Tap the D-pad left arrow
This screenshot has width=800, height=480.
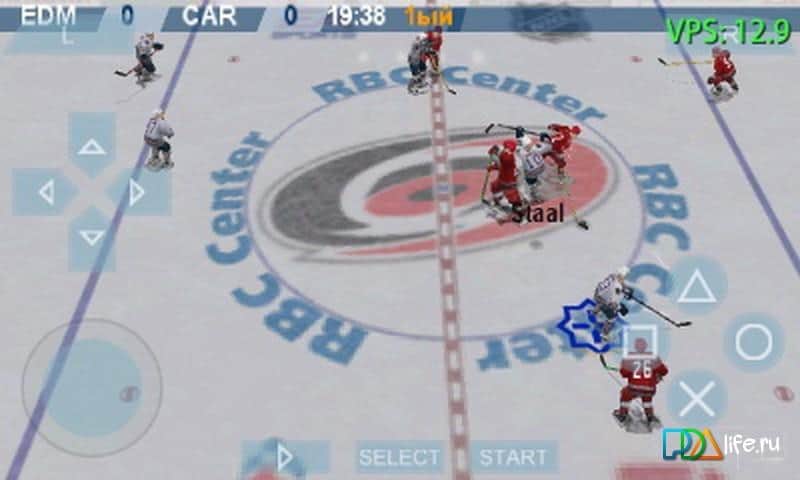45,192
